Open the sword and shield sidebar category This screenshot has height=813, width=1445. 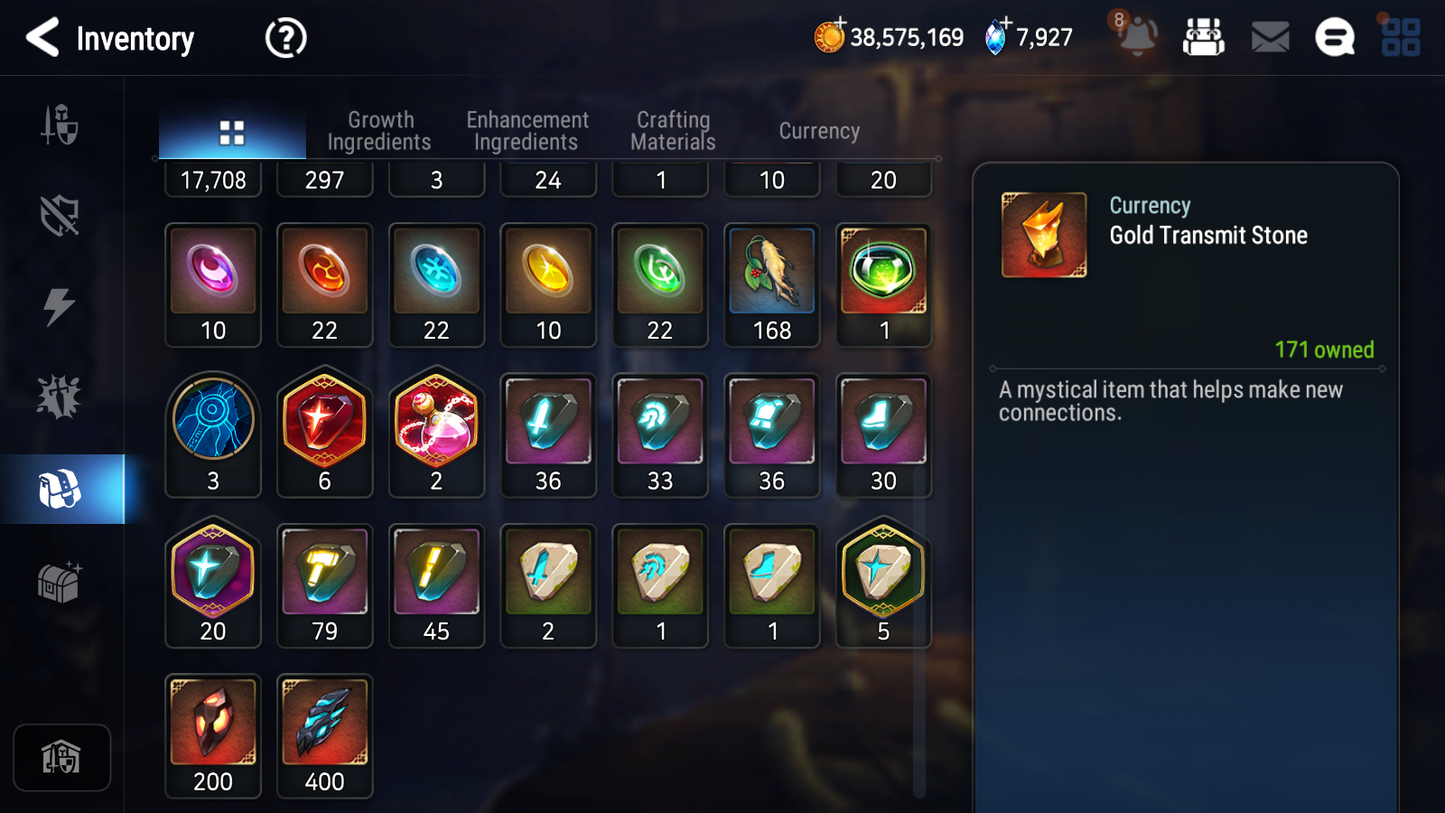tap(60, 126)
